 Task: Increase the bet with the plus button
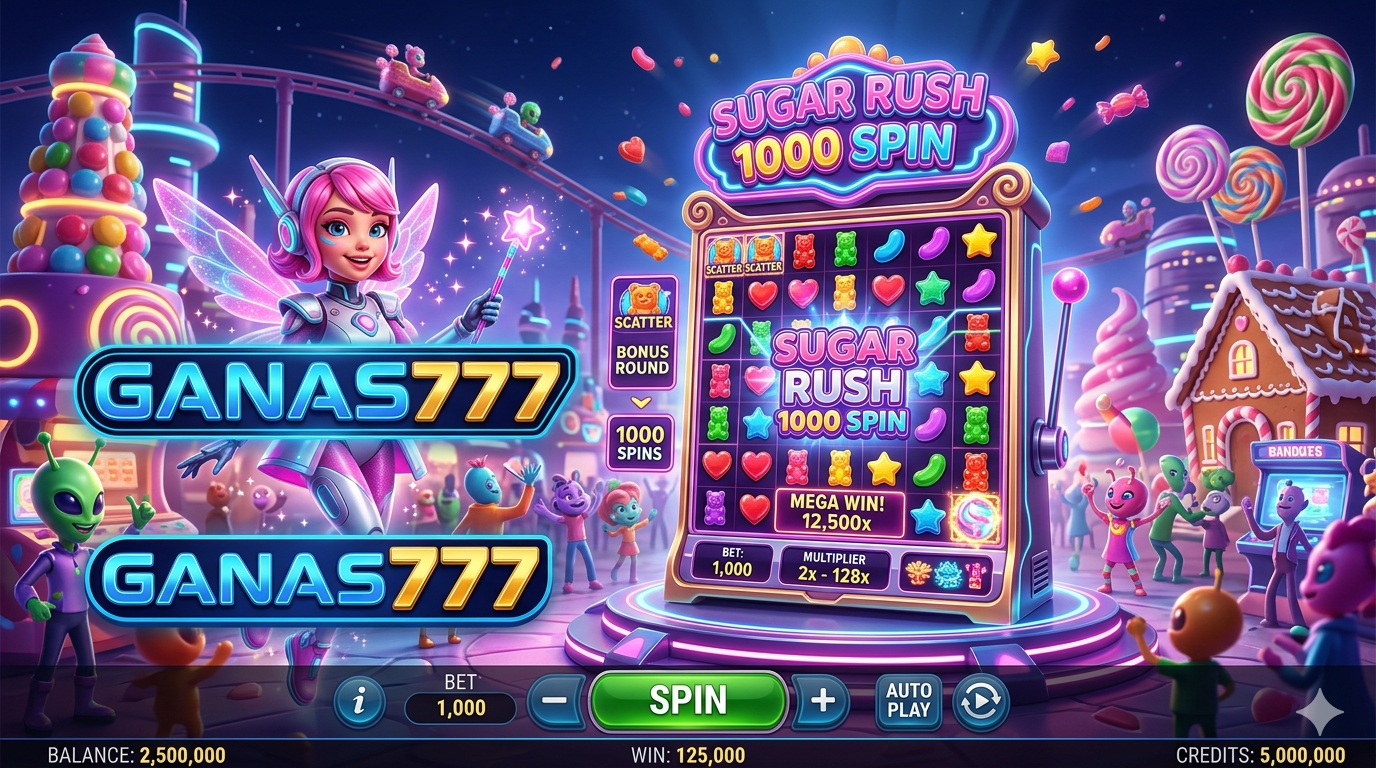coord(822,700)
